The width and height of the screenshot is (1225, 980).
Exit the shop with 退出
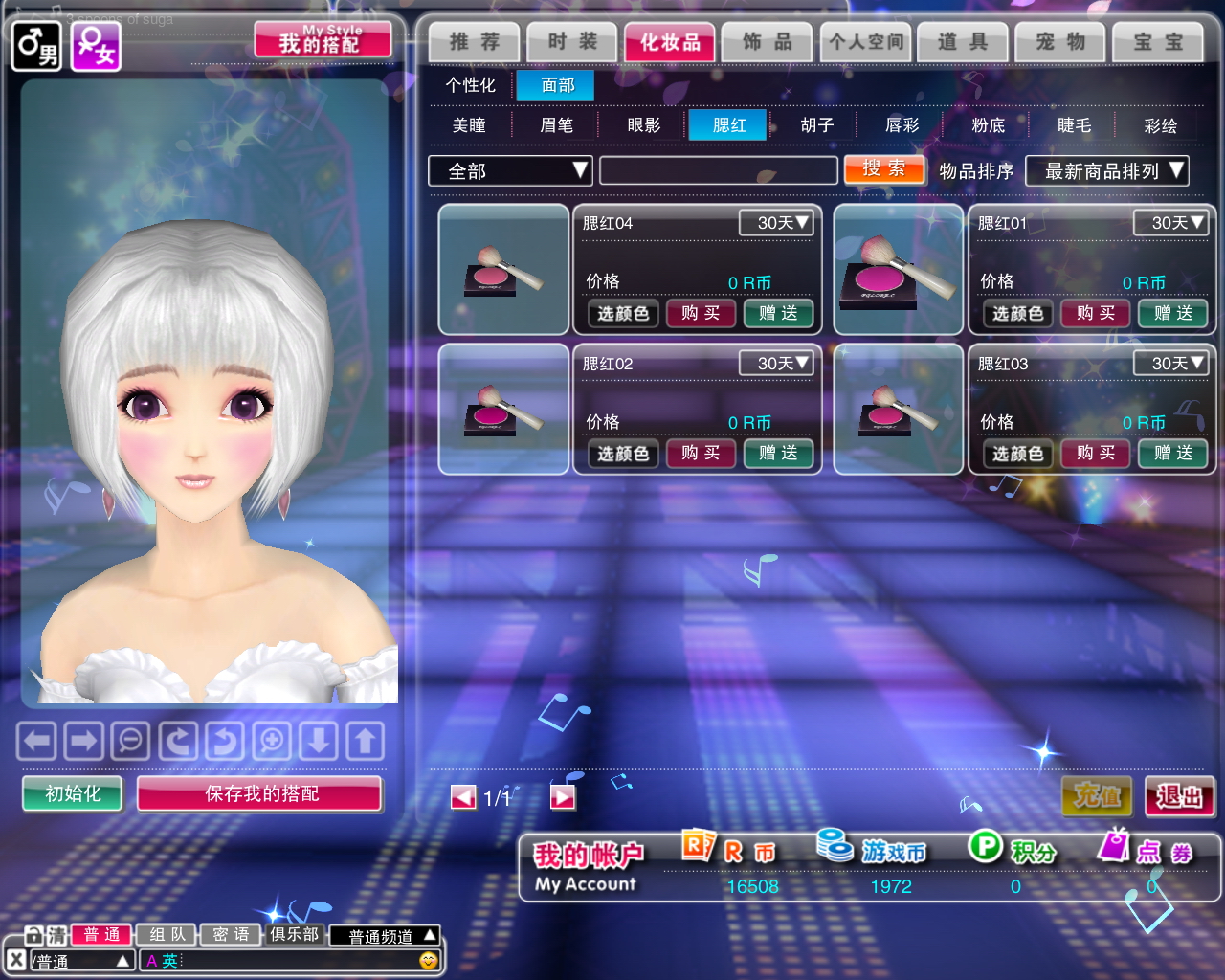pos(1179,796)
